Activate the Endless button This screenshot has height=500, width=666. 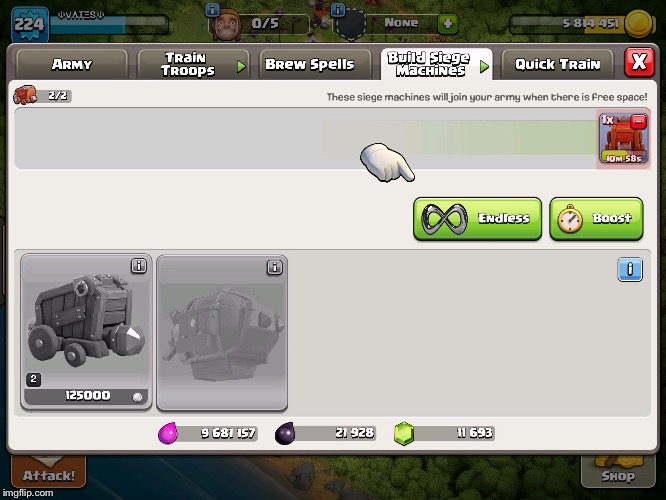477,219
